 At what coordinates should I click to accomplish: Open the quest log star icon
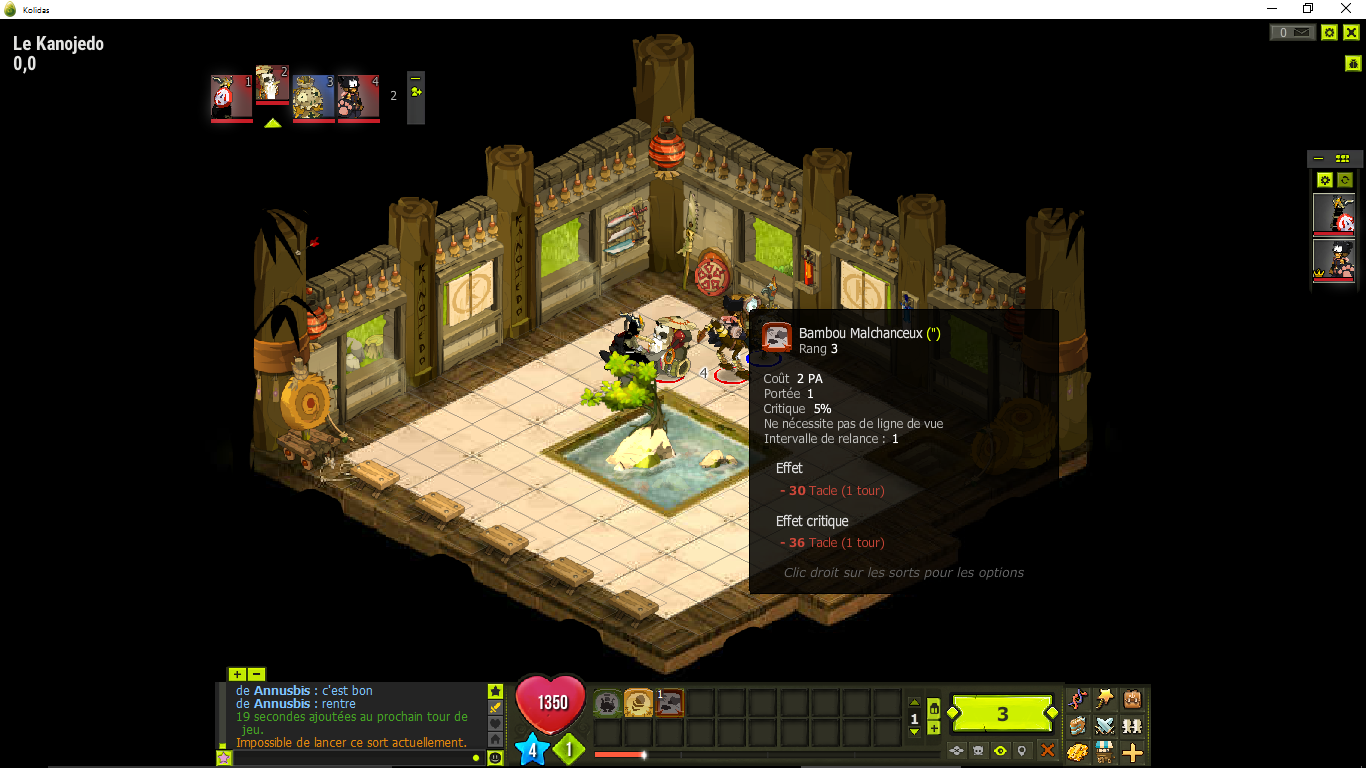click(x=1104, y=700)
